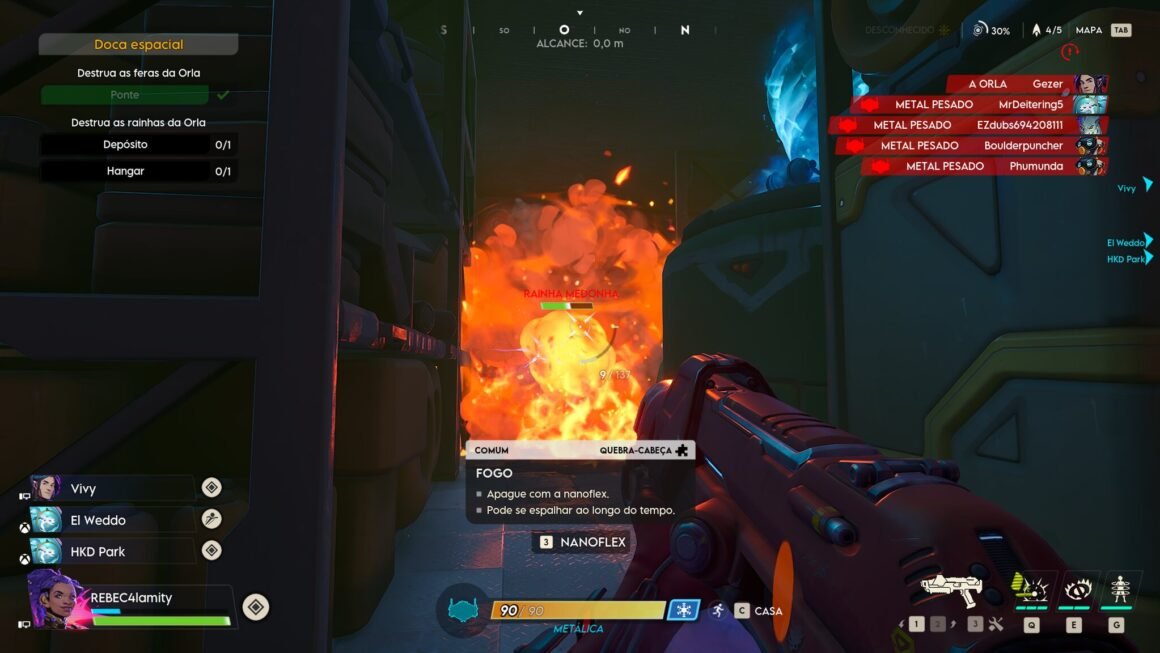
Task: Select the Depósito objective row
Action: click(138, 145)
